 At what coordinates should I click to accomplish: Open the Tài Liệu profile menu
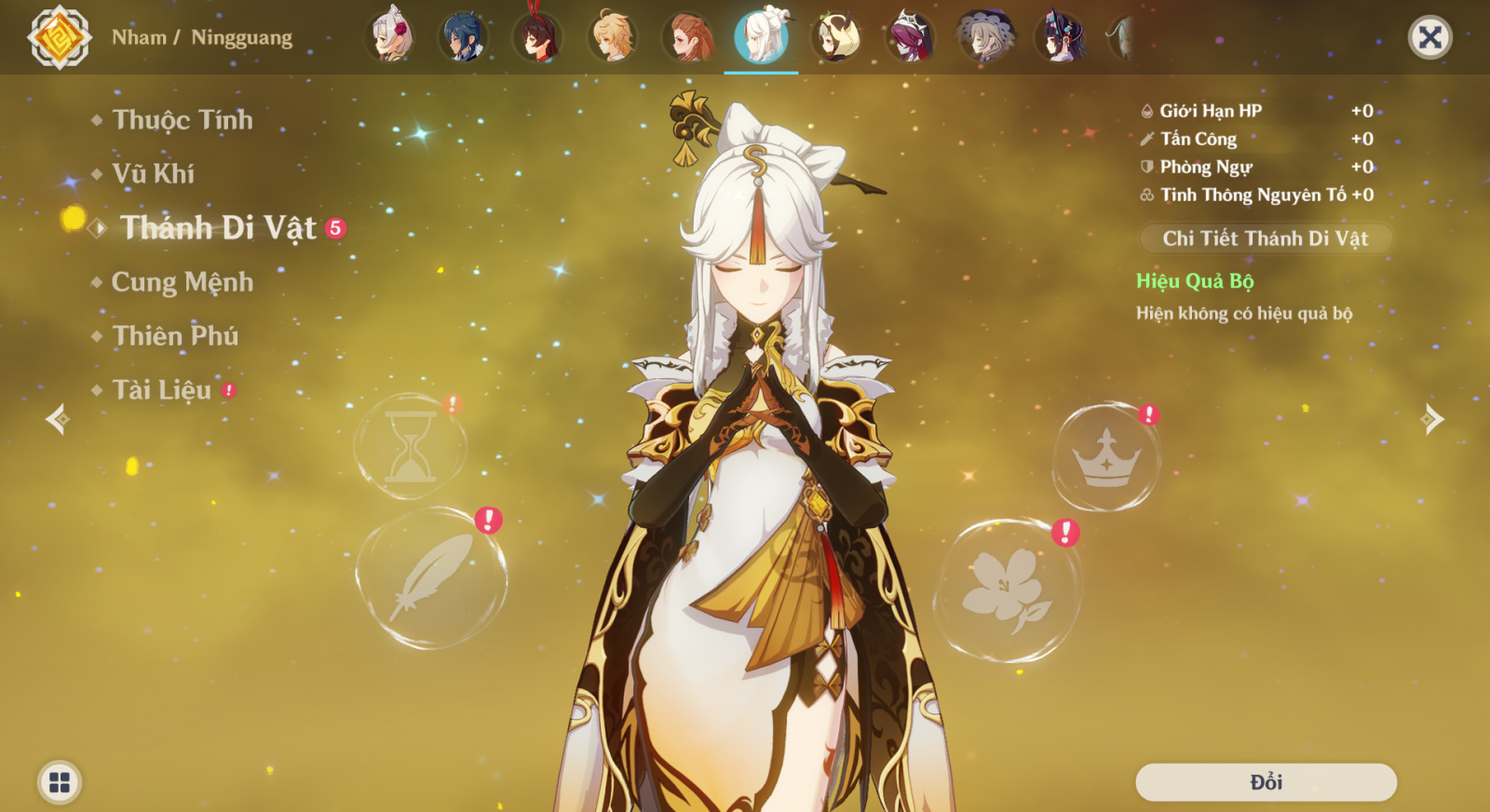tap(162, 390)
